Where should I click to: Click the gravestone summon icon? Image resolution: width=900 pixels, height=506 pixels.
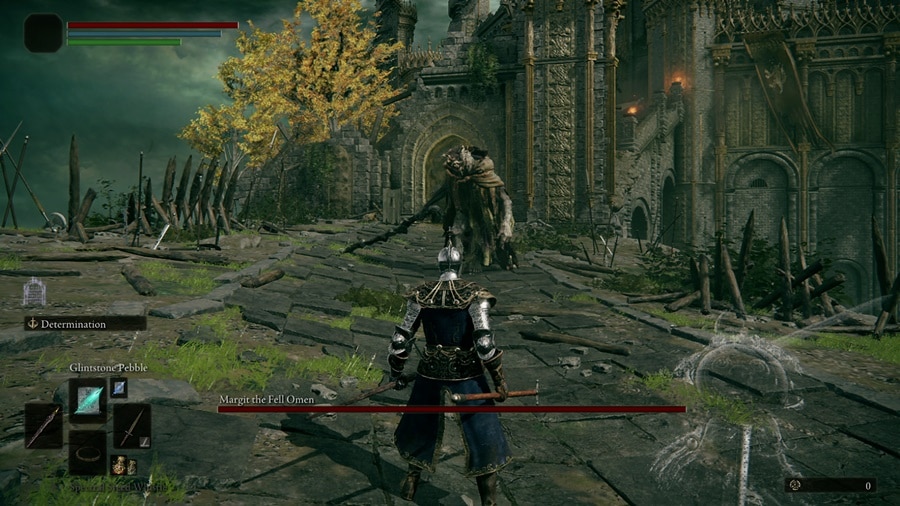[34, 291]
